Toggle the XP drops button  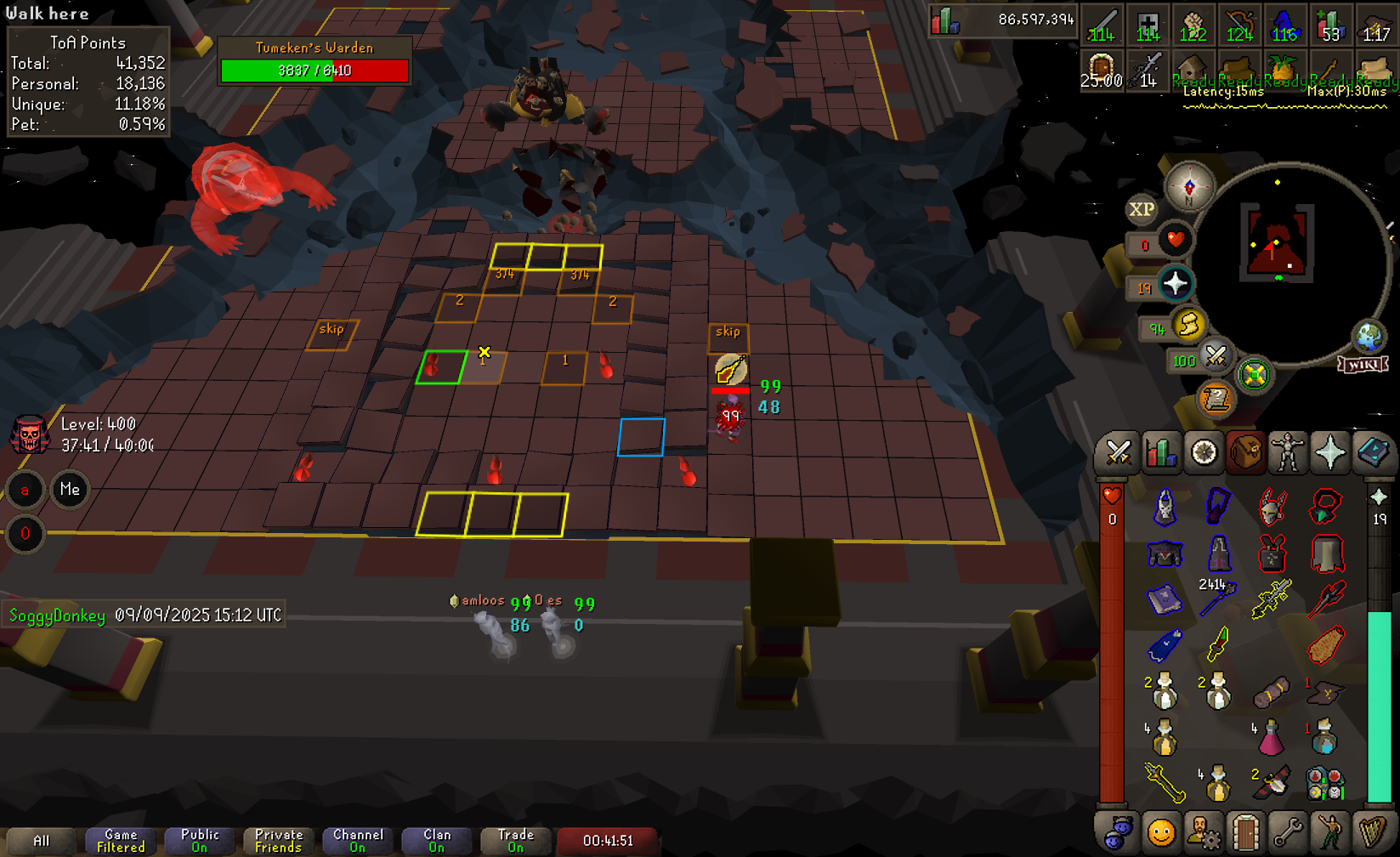coord(1142,209)
